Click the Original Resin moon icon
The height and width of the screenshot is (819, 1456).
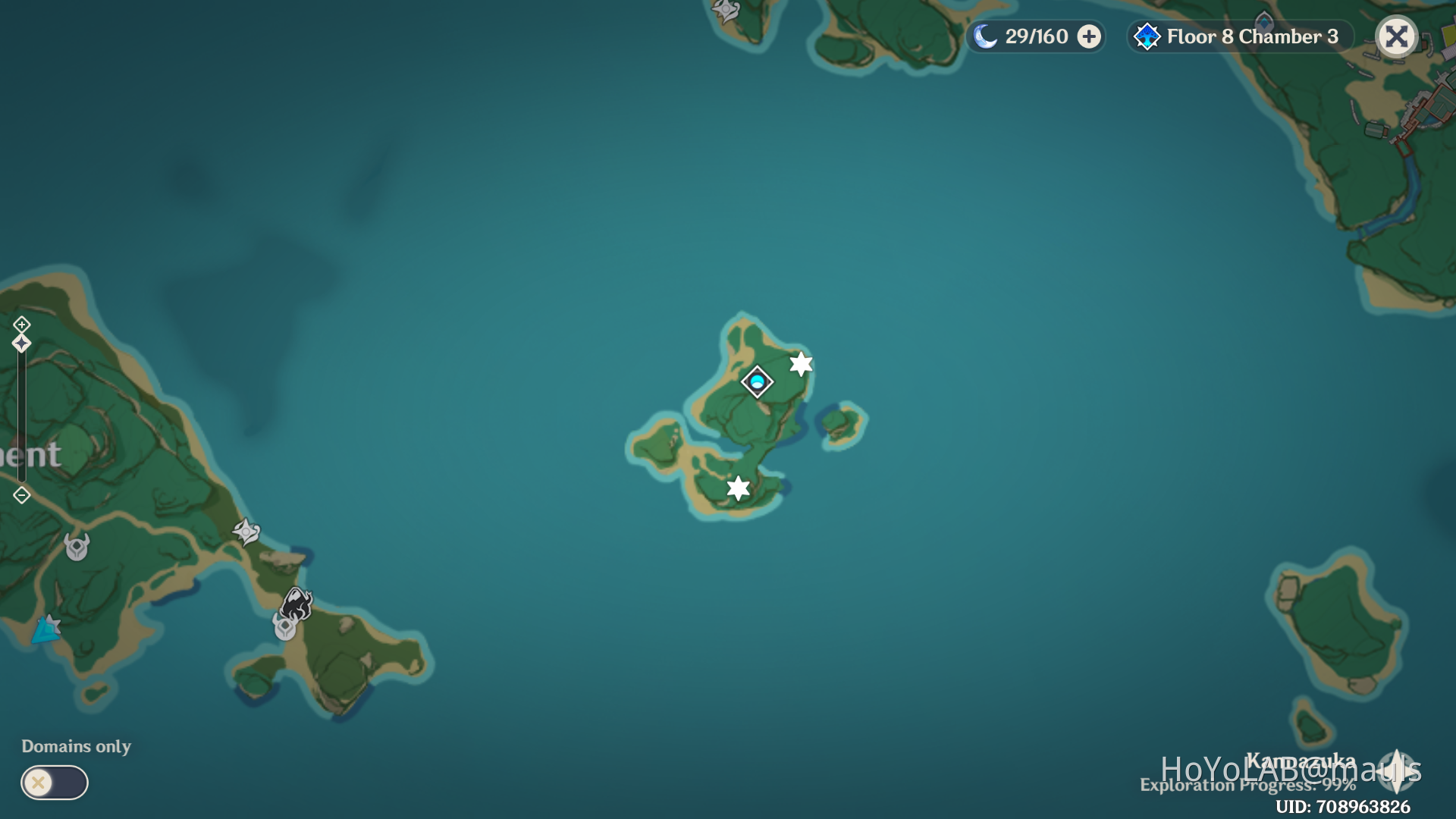pos(986,36)
